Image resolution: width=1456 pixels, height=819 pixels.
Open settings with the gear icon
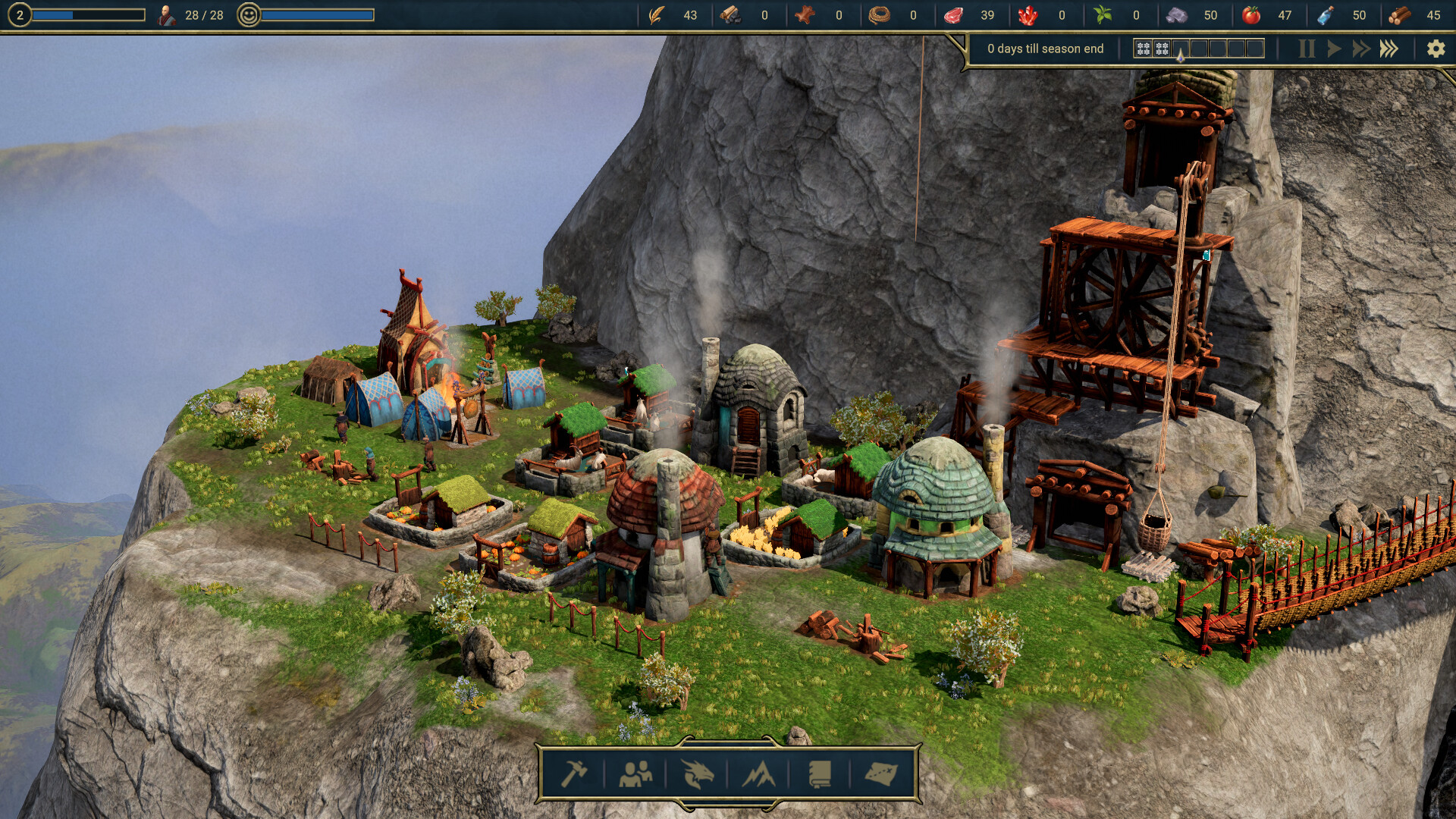(x=1436, y=49)
